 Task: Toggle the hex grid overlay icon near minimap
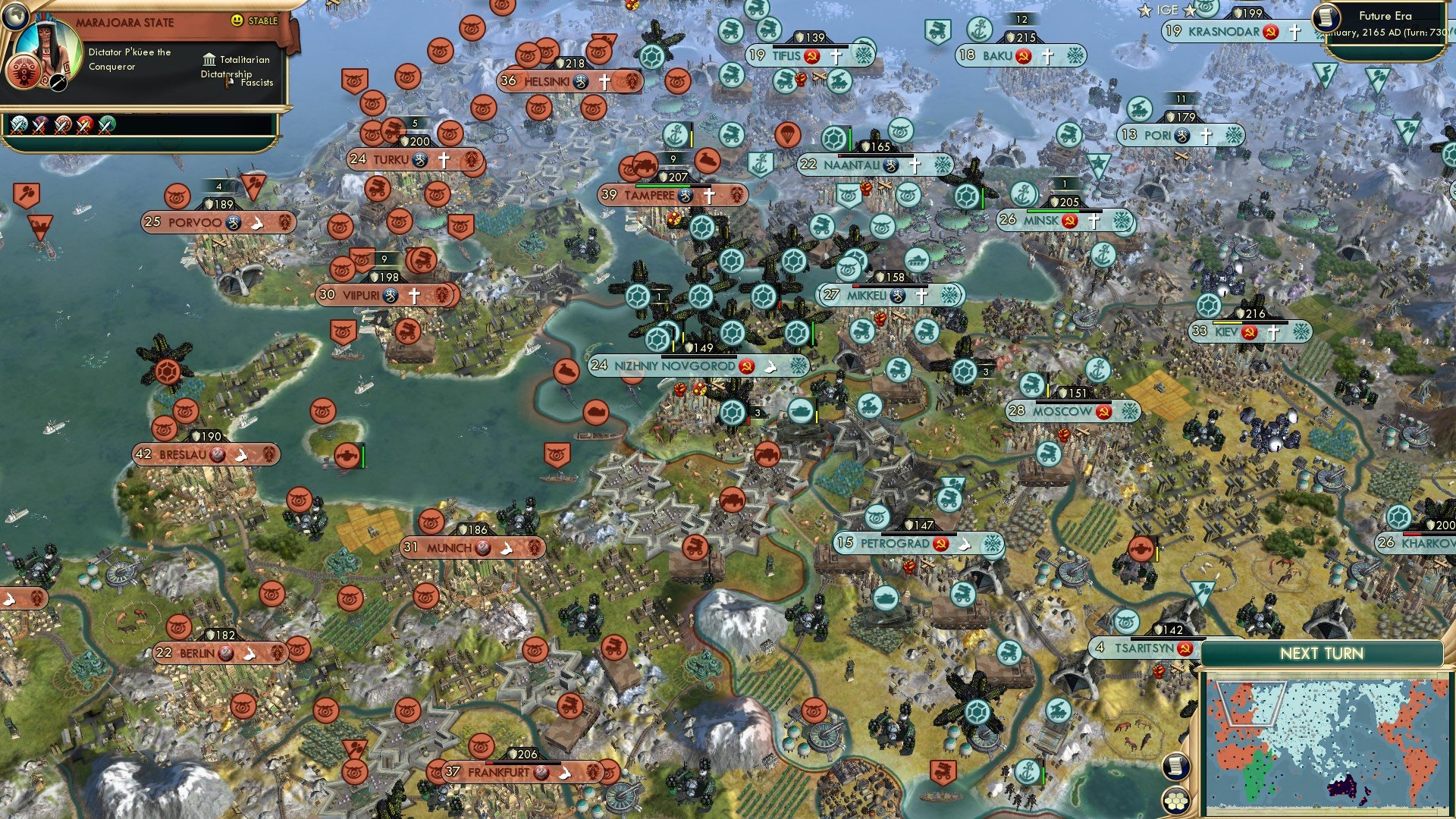pyautogui.click(x=1175, y=800)
